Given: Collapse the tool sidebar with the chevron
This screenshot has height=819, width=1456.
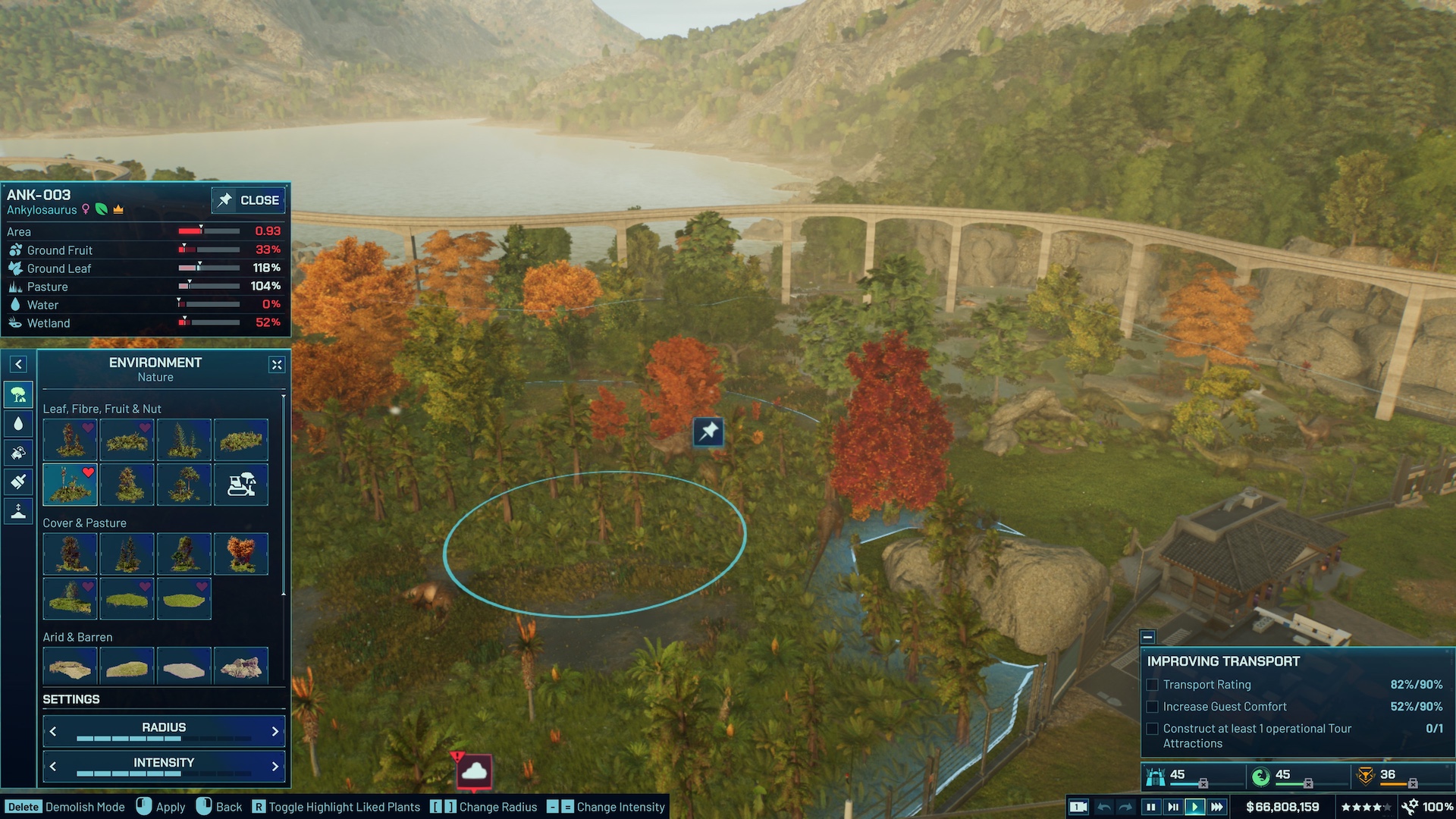Looking at the screenshot, I should (18, 364).
